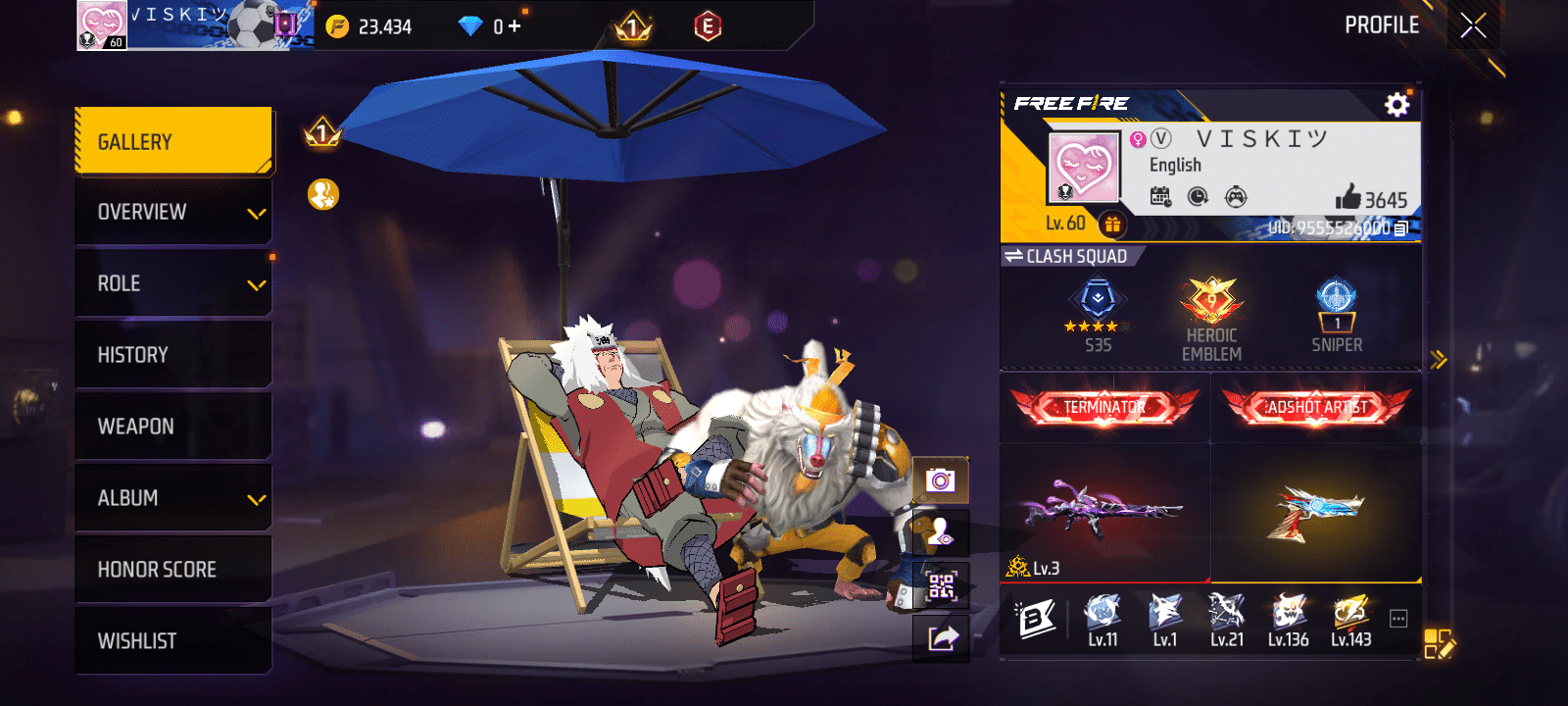Image resolution: width=1568 pixels, height=706 pixels.
Task: Copy the player UID
Action: pyautogui.click(x=1401, y=228)
